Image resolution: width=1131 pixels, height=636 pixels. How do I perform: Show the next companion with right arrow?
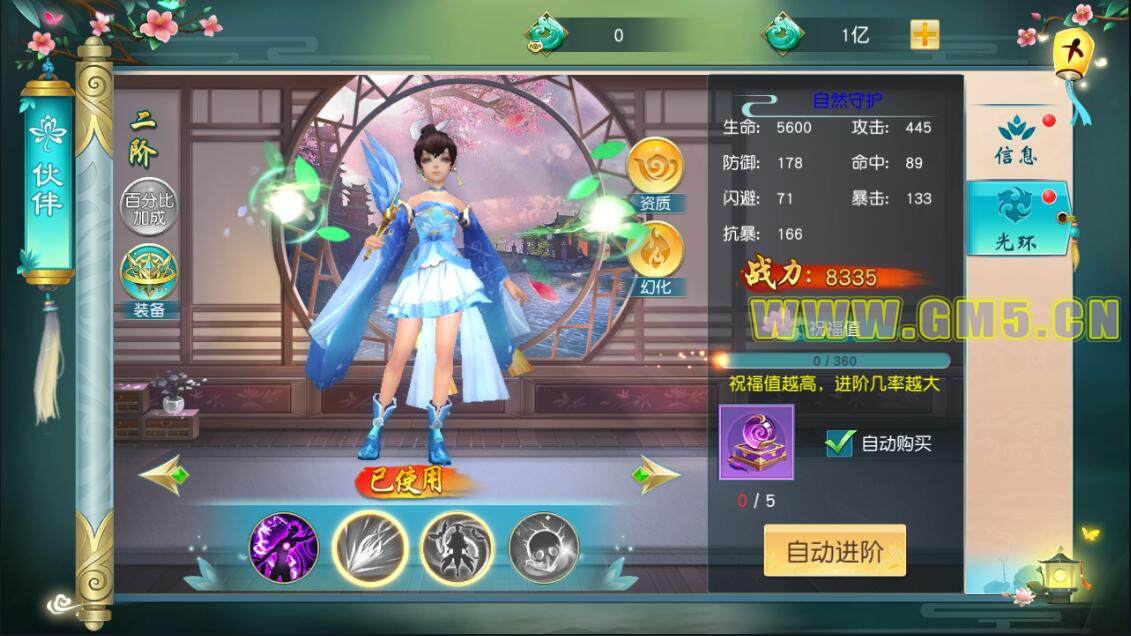[655, 475]
